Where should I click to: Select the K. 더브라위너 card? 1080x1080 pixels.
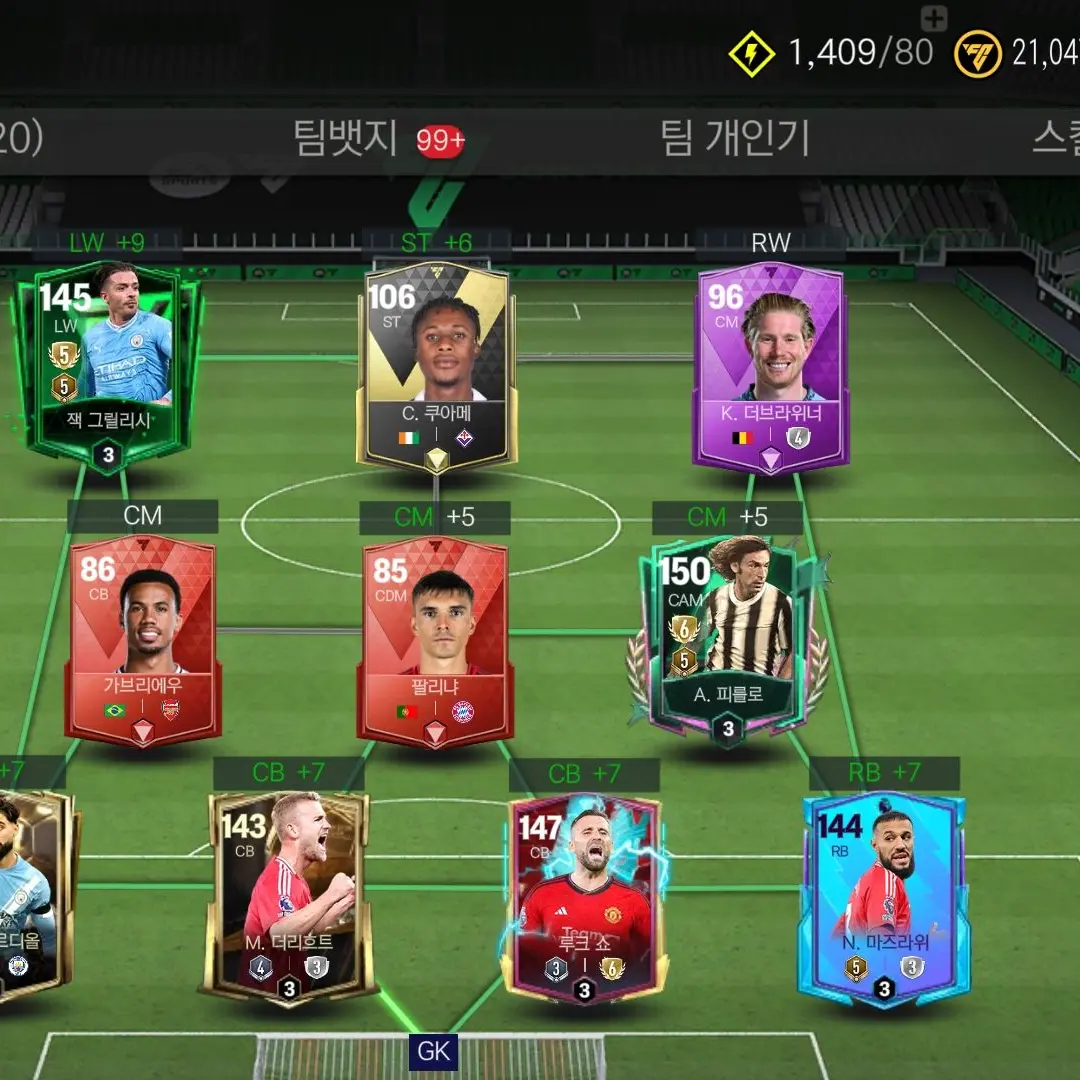point(771,367)
